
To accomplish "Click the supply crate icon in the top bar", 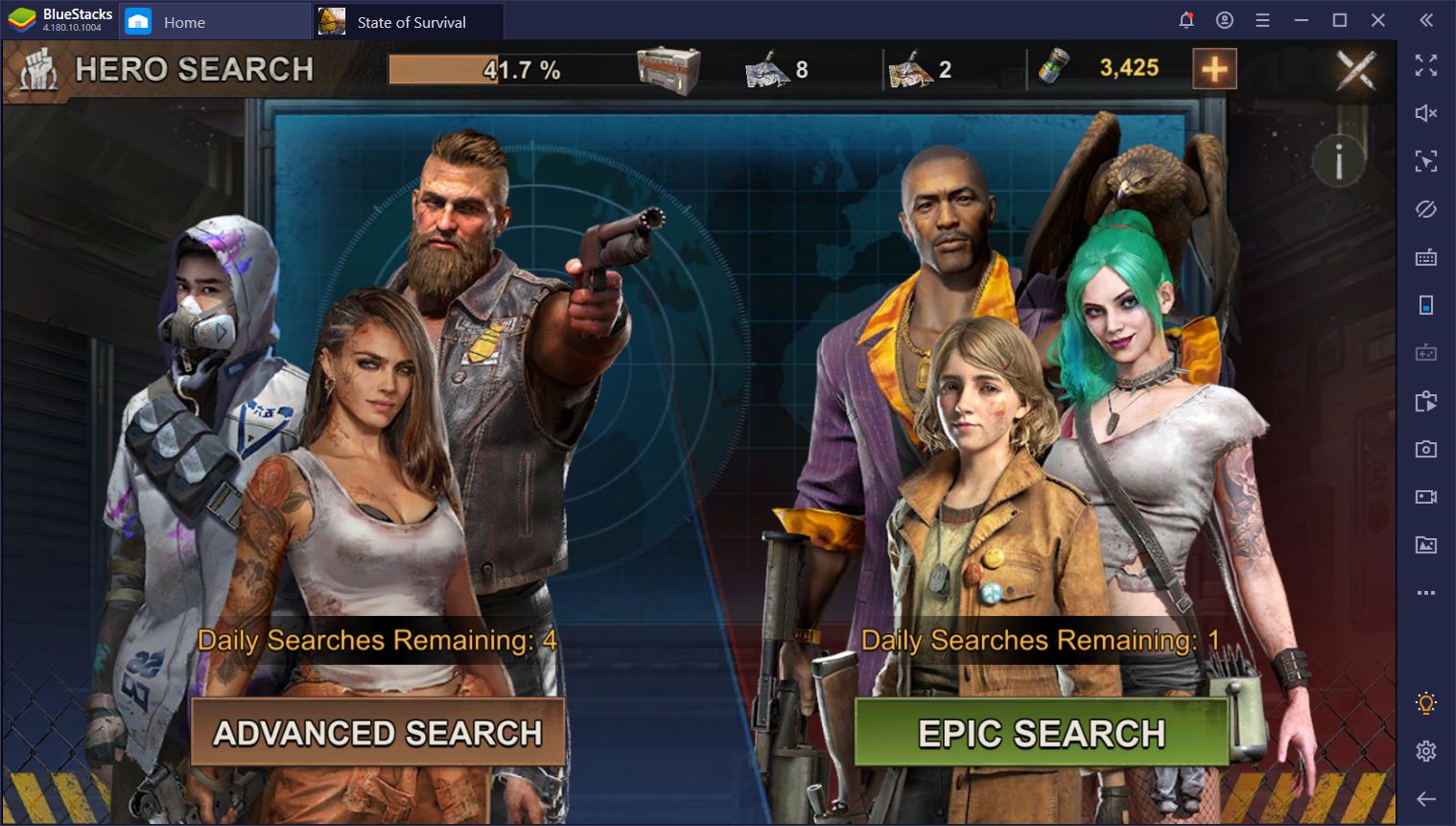I will click(x=669, y=68).
